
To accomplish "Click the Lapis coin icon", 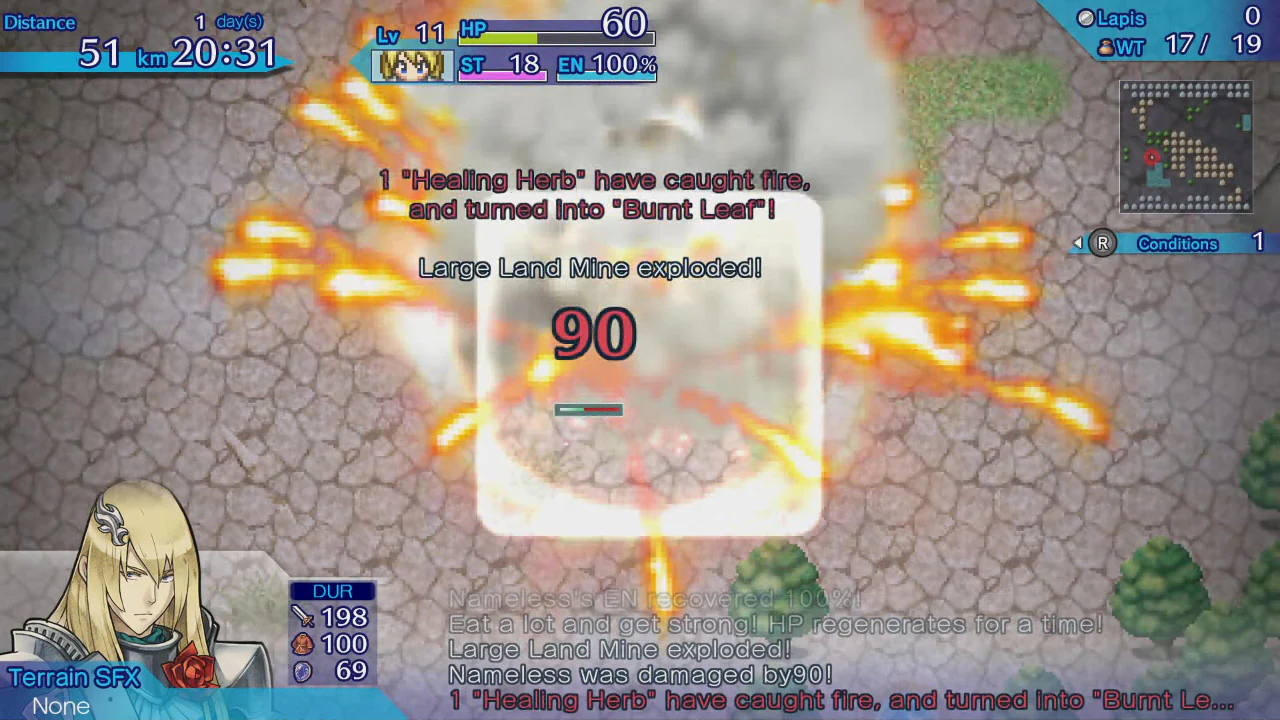I will click(x=1085, y=18).
